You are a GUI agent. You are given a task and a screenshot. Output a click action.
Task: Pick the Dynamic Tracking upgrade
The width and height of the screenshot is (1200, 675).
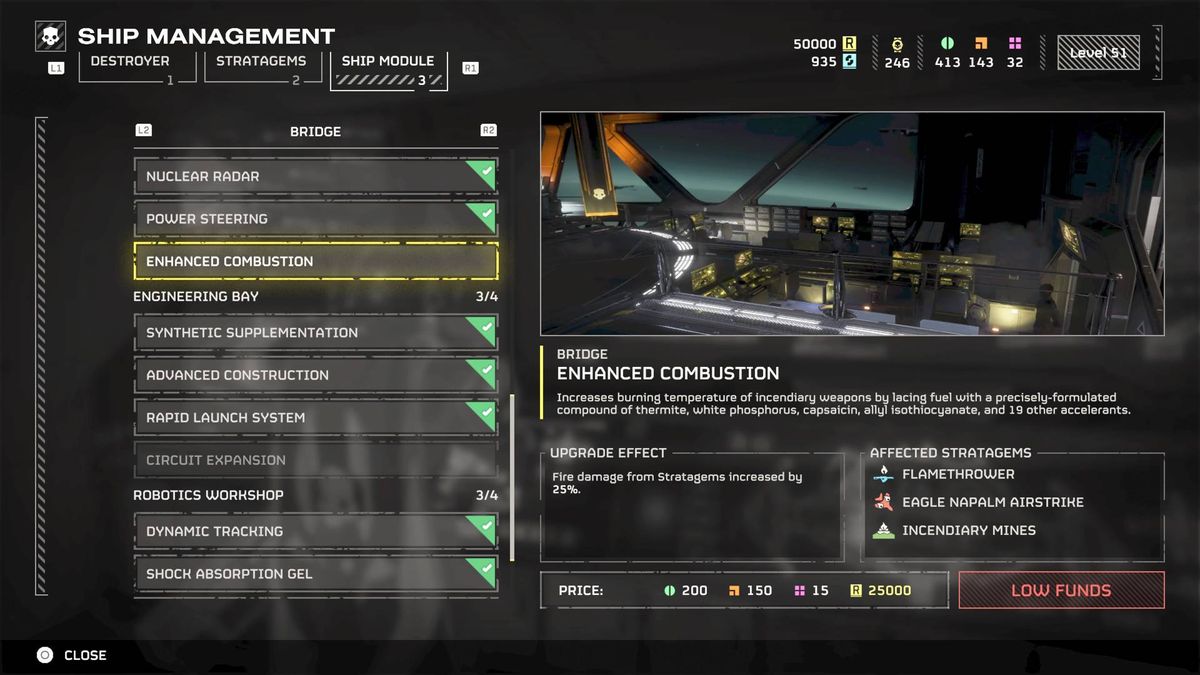(315, 531)
